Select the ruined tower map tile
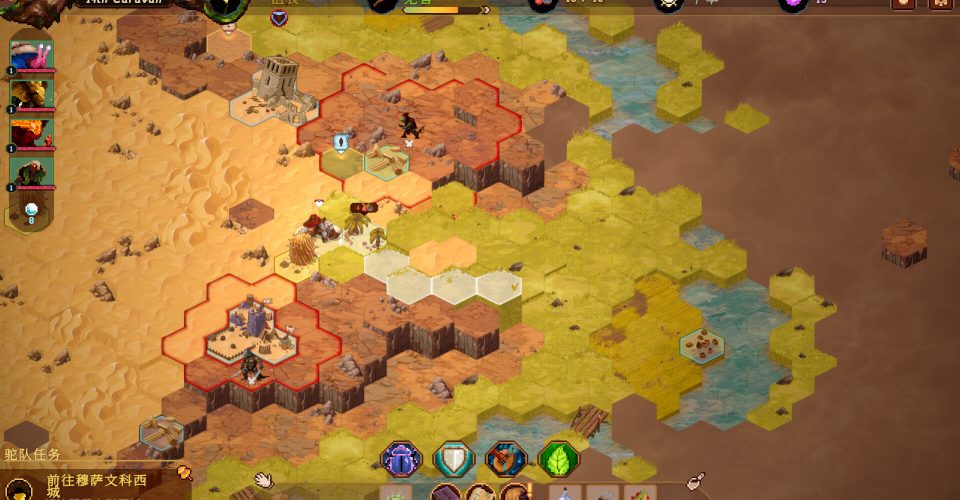Viewport: 960px width, 500px height. [x=274, y=85]
